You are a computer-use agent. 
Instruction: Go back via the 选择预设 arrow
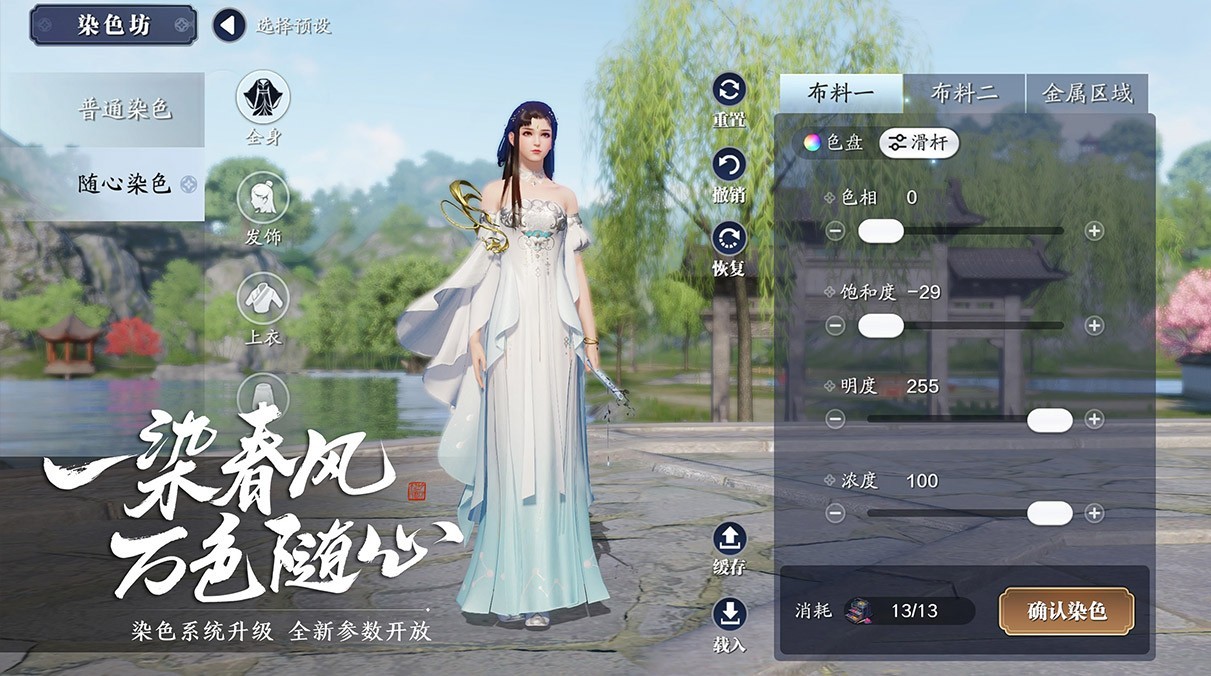pos(229,25)
